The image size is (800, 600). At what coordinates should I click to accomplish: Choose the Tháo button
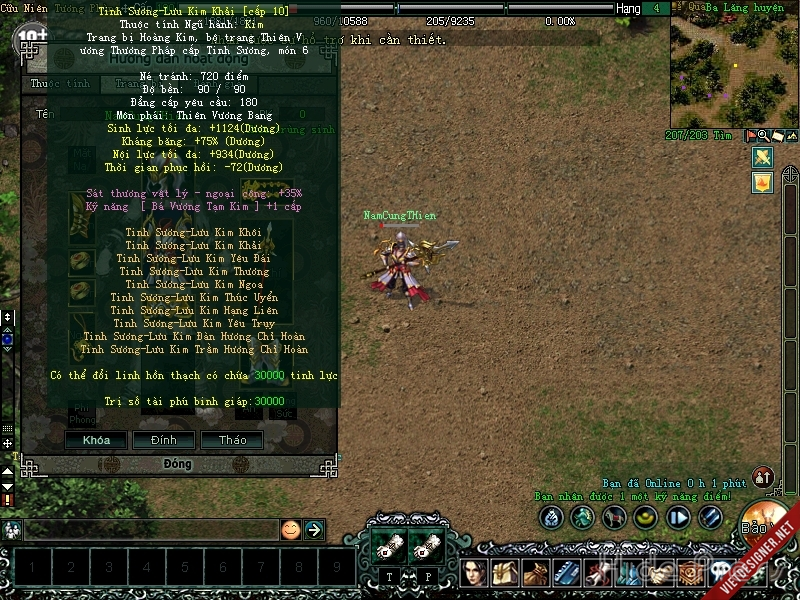pyautogui.click(x=232, y=440)
